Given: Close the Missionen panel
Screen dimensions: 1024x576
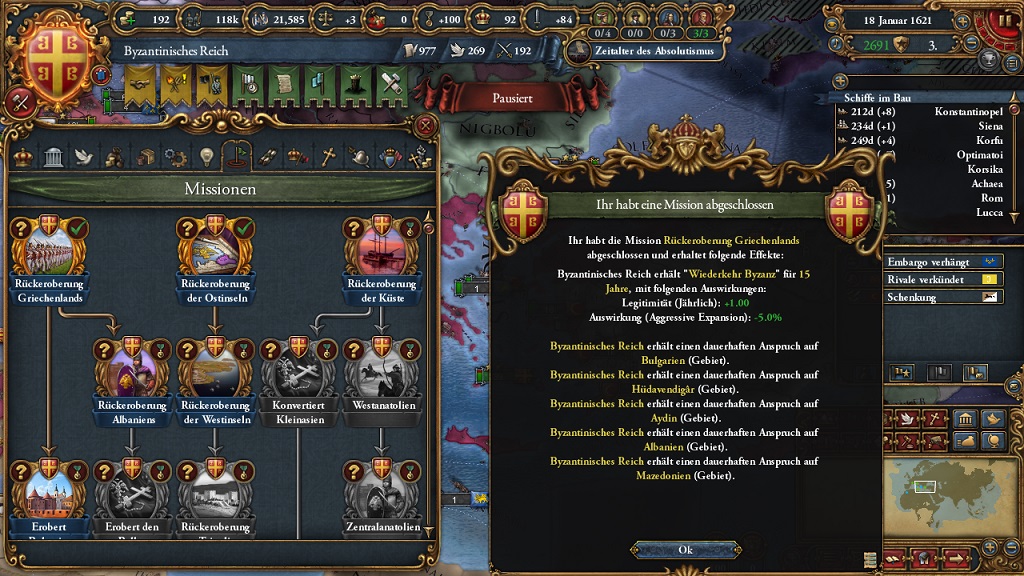Looking at the screenshot, I should (425, 126).
